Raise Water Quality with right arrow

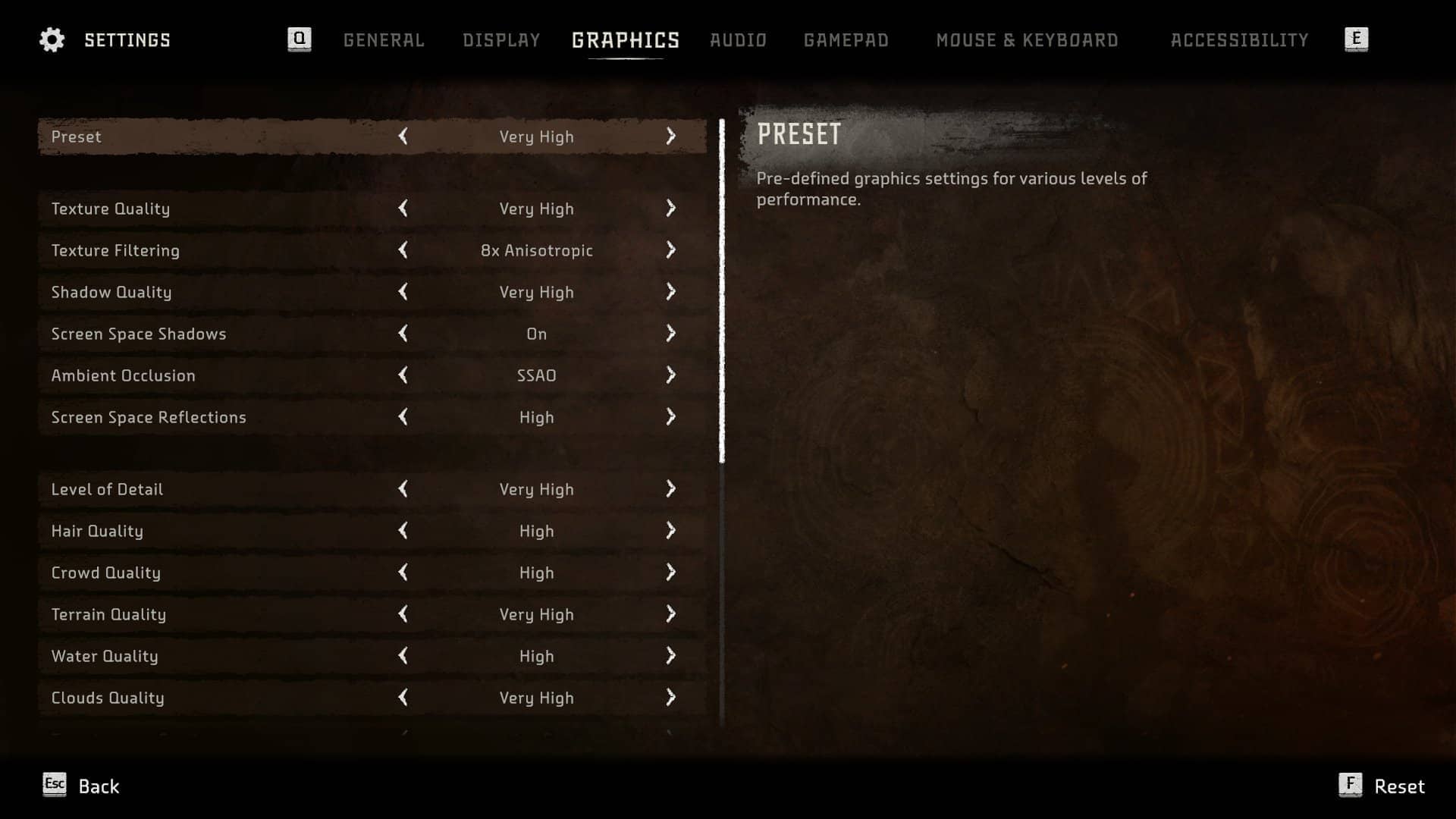670,656
